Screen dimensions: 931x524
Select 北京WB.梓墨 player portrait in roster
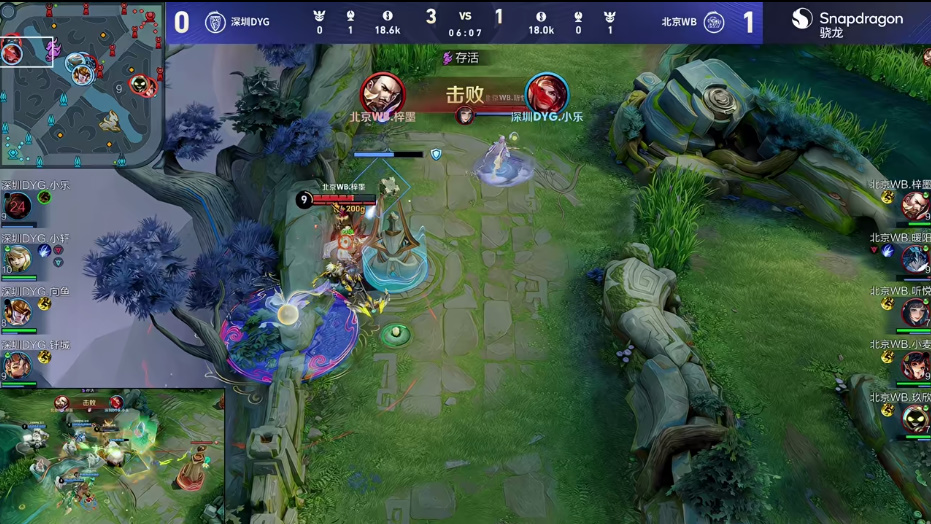(915, 206)
